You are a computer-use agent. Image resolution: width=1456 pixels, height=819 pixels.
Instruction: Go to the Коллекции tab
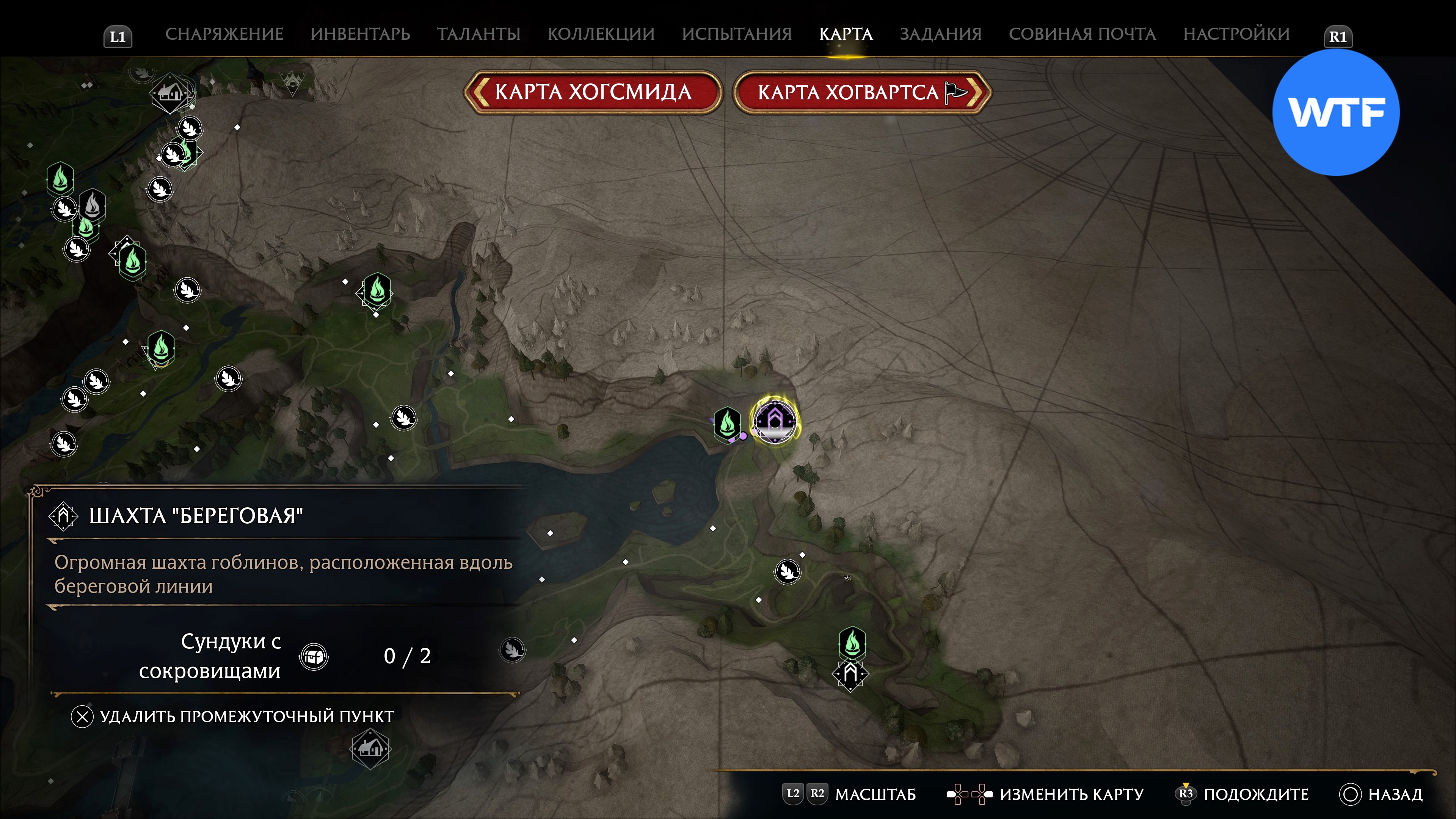tap(601, 34)
